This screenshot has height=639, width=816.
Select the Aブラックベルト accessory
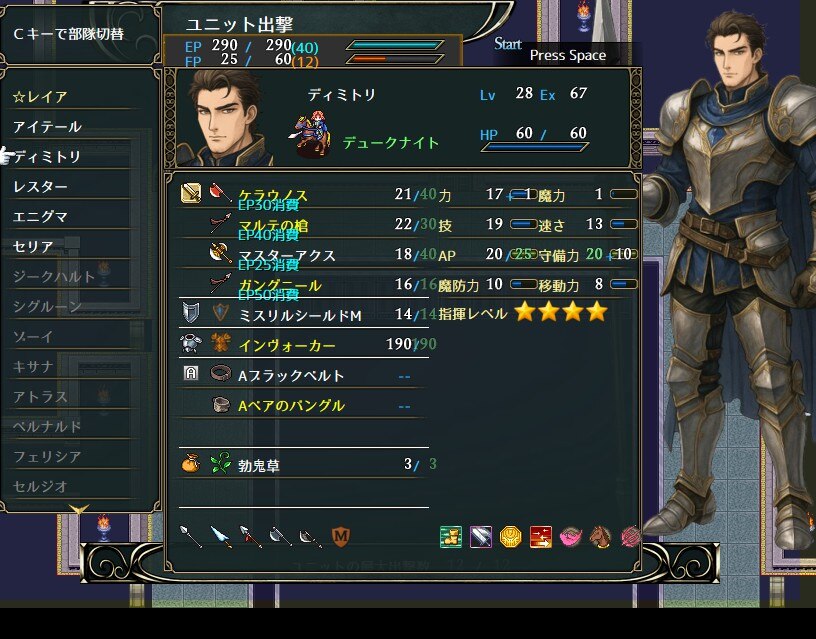291,375
